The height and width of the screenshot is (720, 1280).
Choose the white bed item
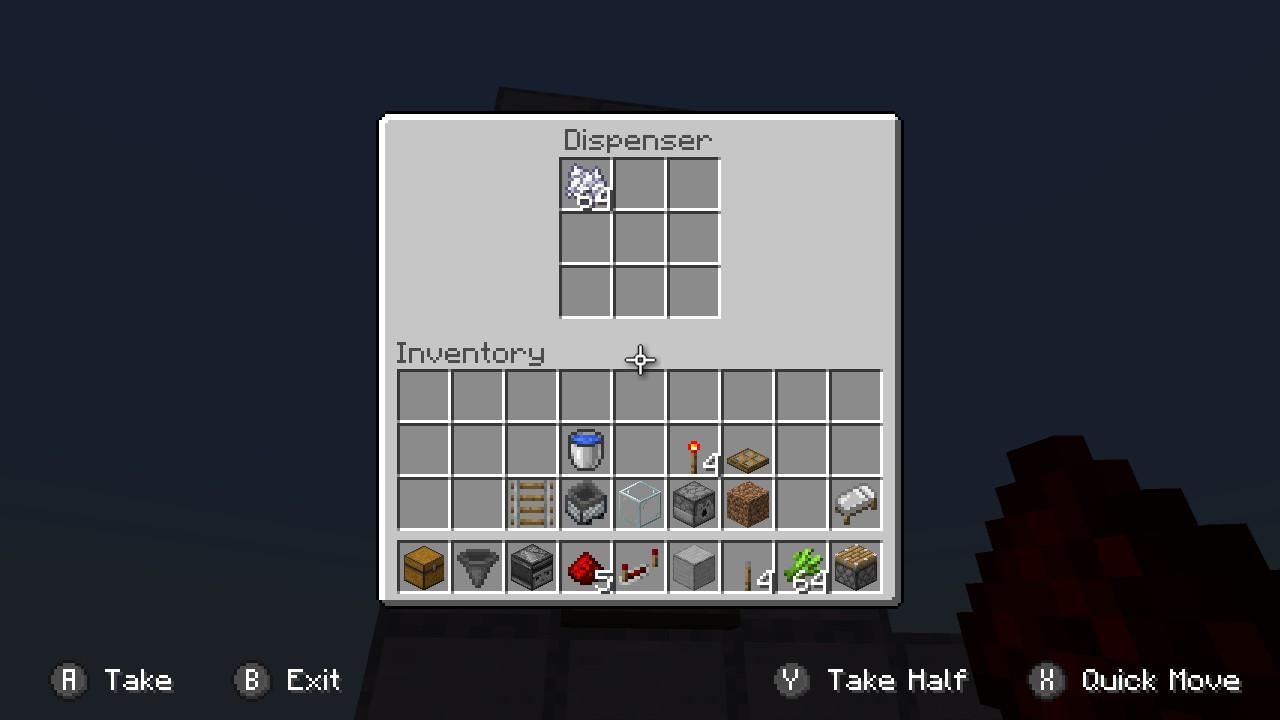(x=856, y=504)
